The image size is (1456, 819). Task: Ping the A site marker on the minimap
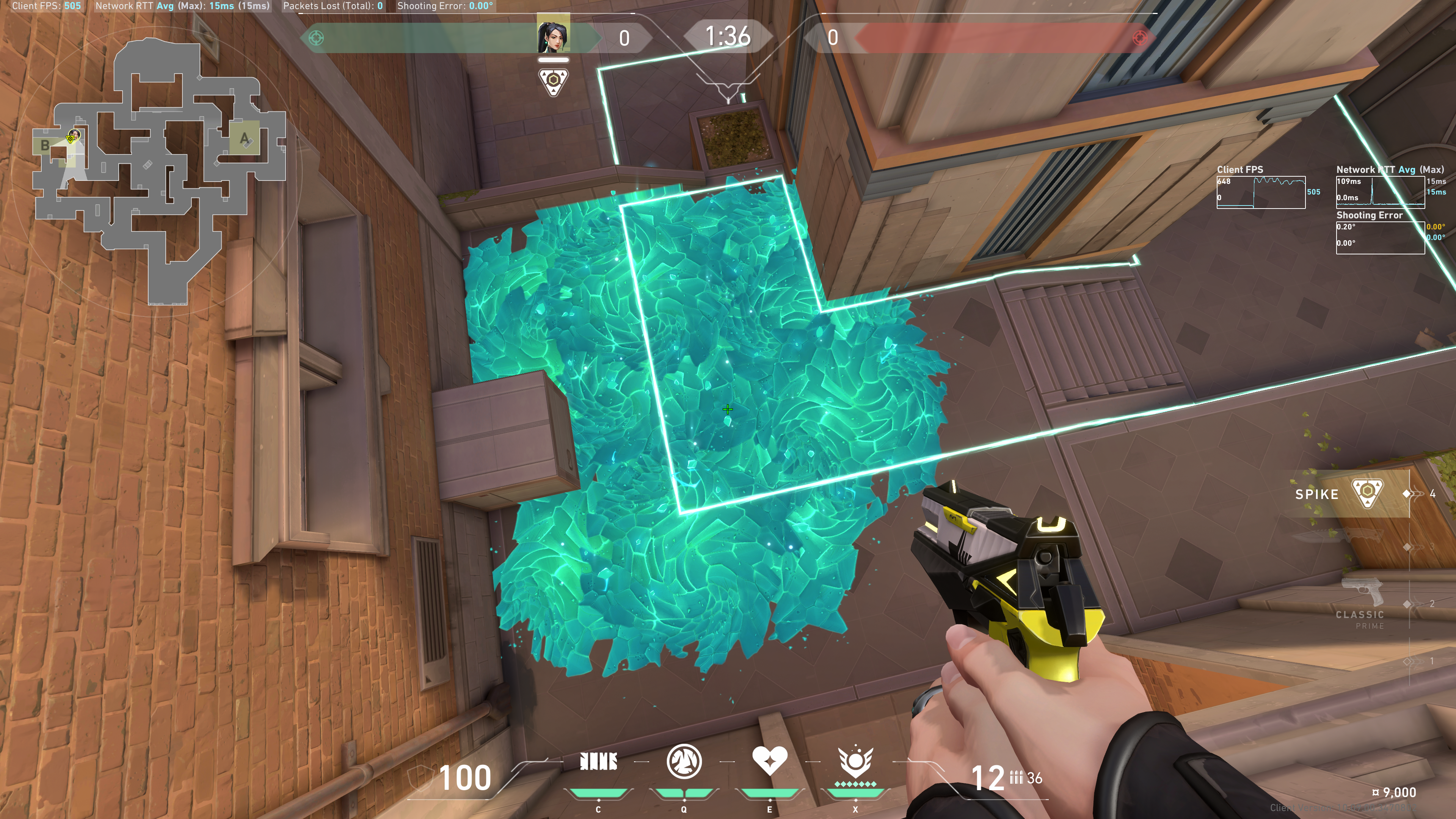244,138
